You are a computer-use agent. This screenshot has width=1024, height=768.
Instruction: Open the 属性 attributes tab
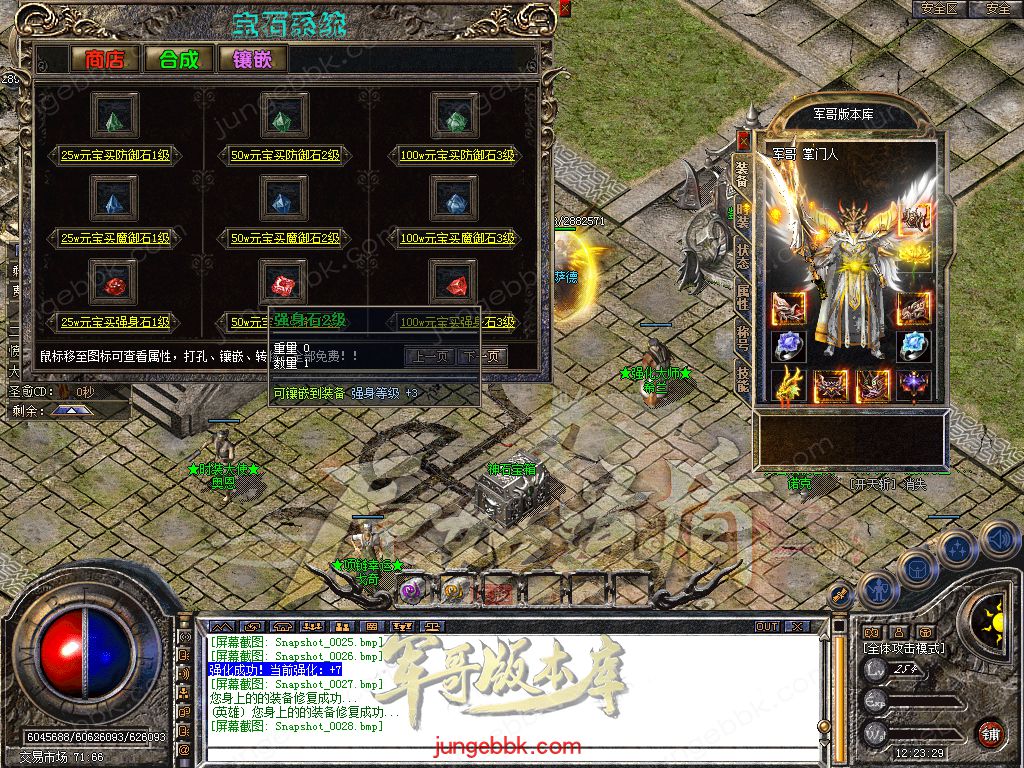pos(743,295)
